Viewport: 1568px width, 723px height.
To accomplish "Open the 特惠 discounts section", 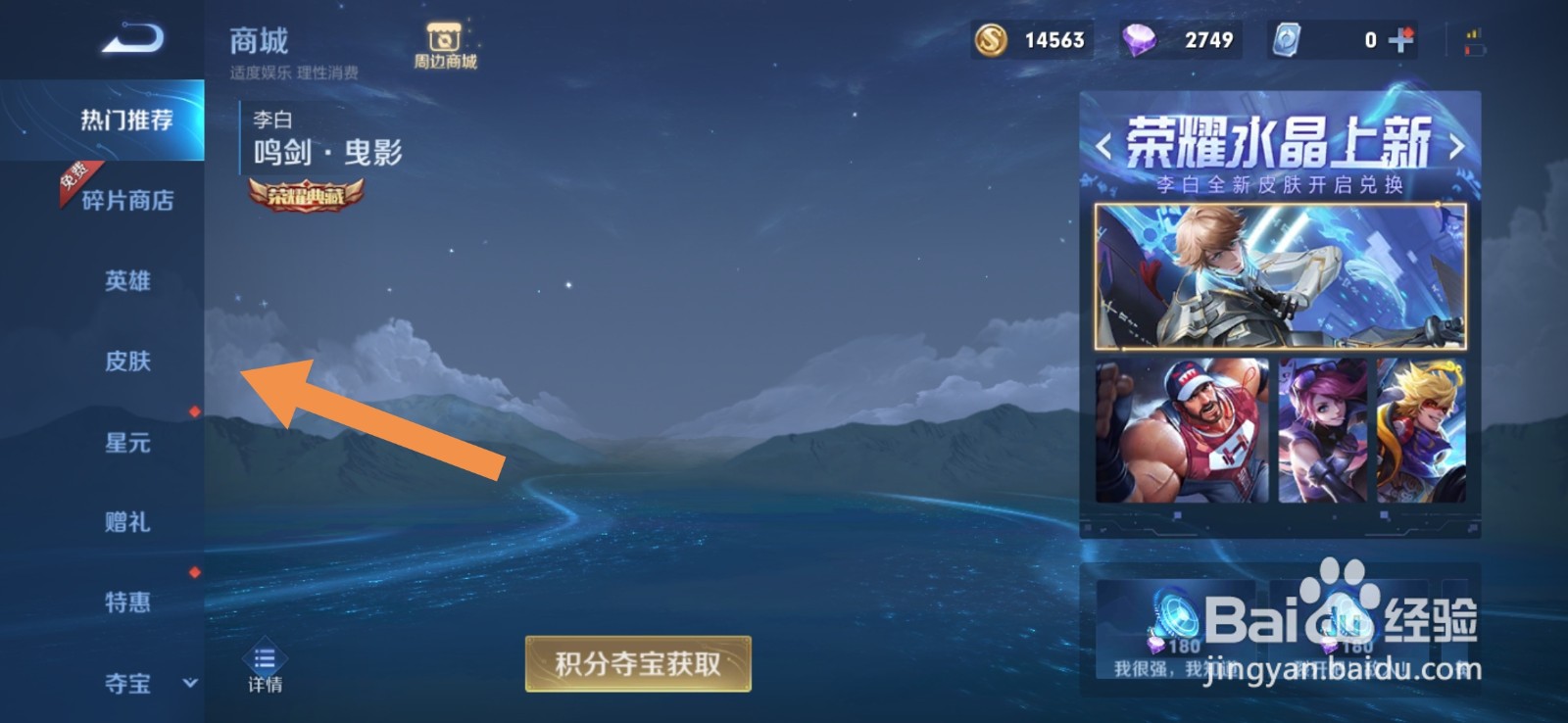I will 125,602.
